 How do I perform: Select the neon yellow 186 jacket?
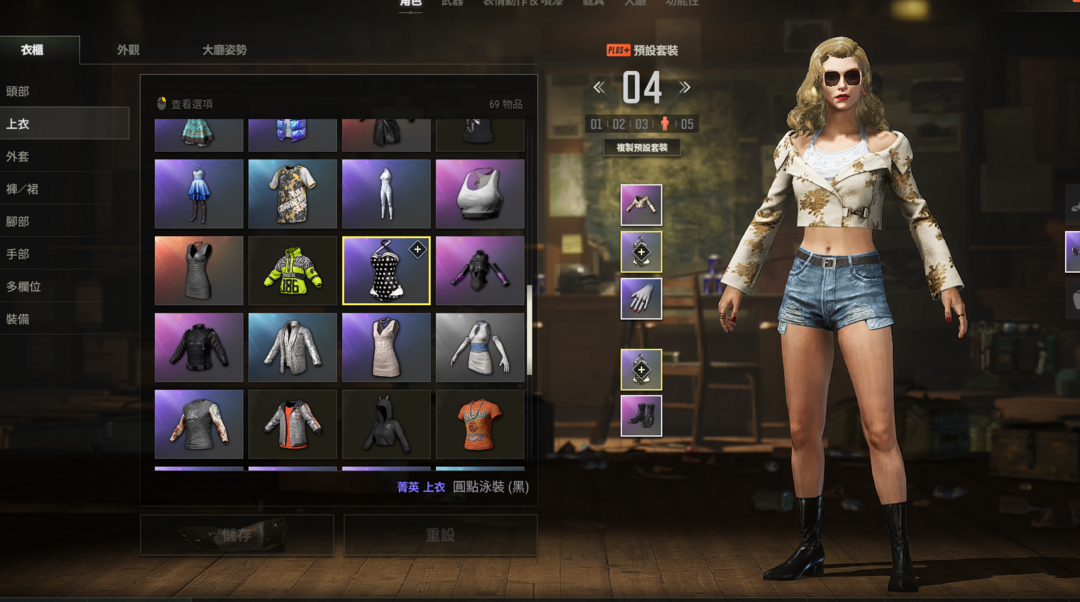click(x=292, y=271)
